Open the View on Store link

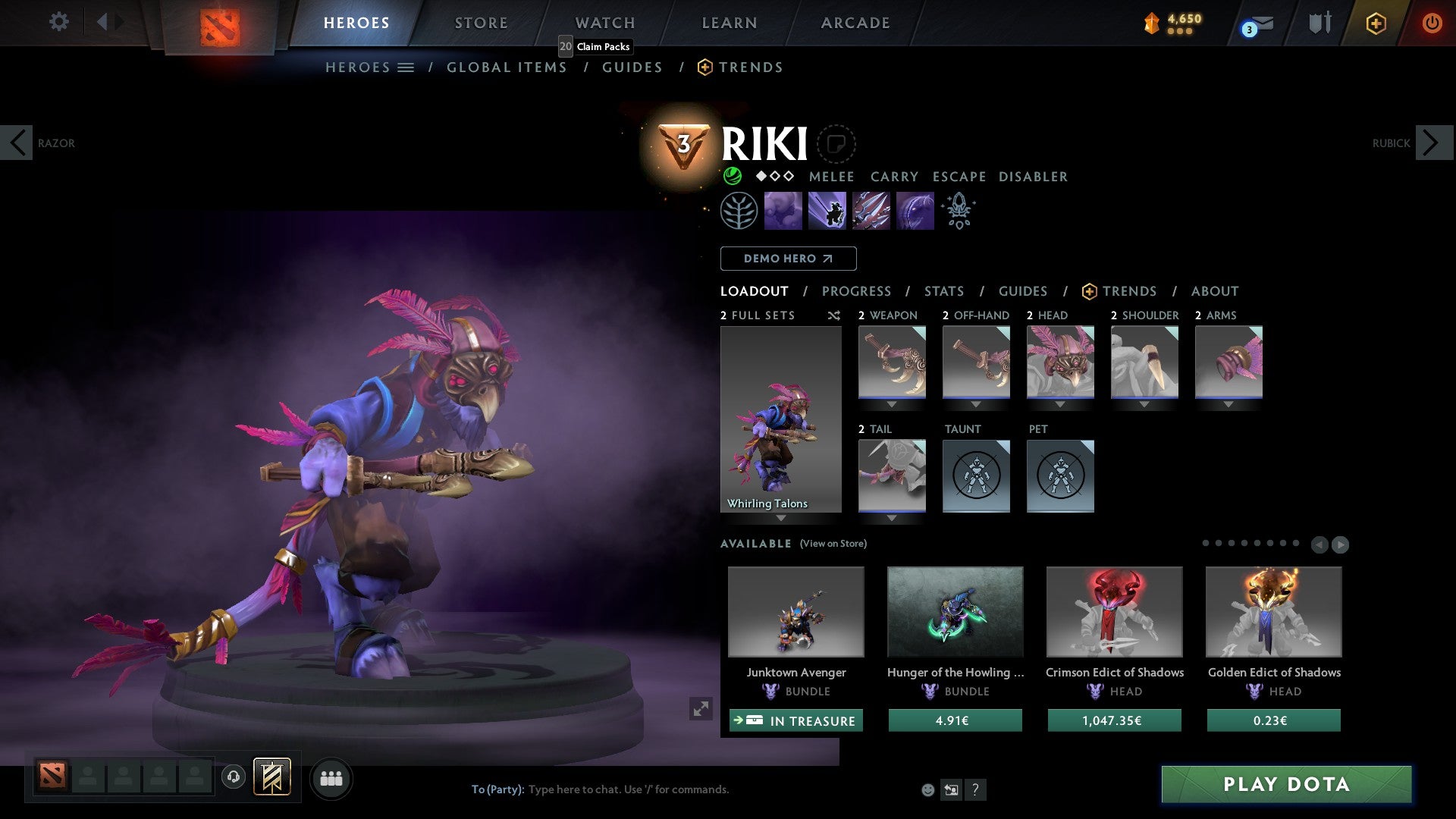833,544
